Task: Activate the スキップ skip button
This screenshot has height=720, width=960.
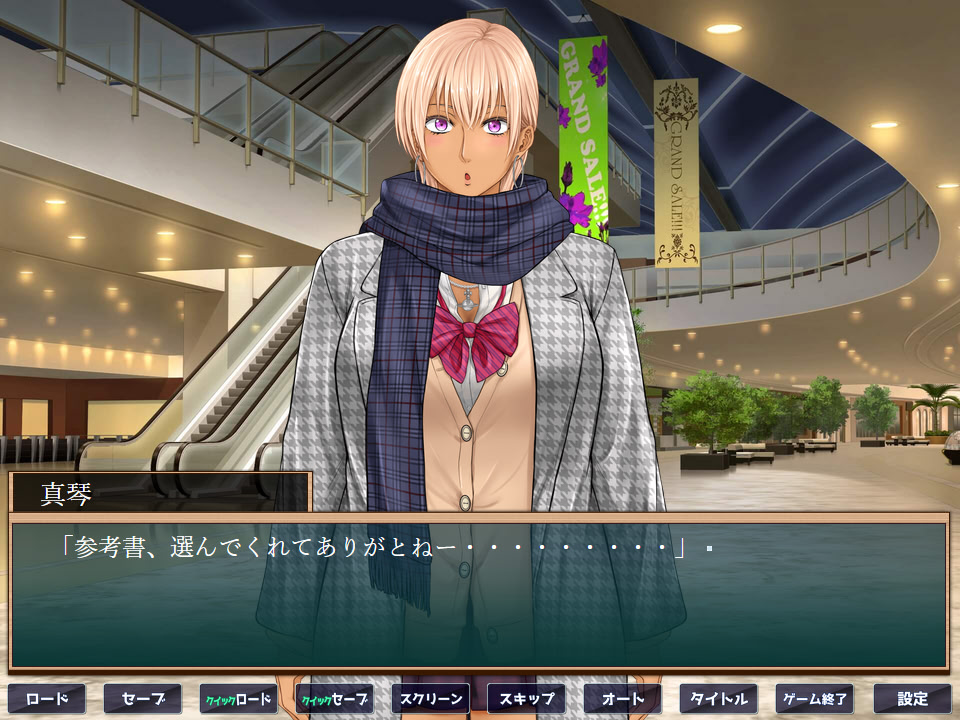Action: tap(527, 698)
